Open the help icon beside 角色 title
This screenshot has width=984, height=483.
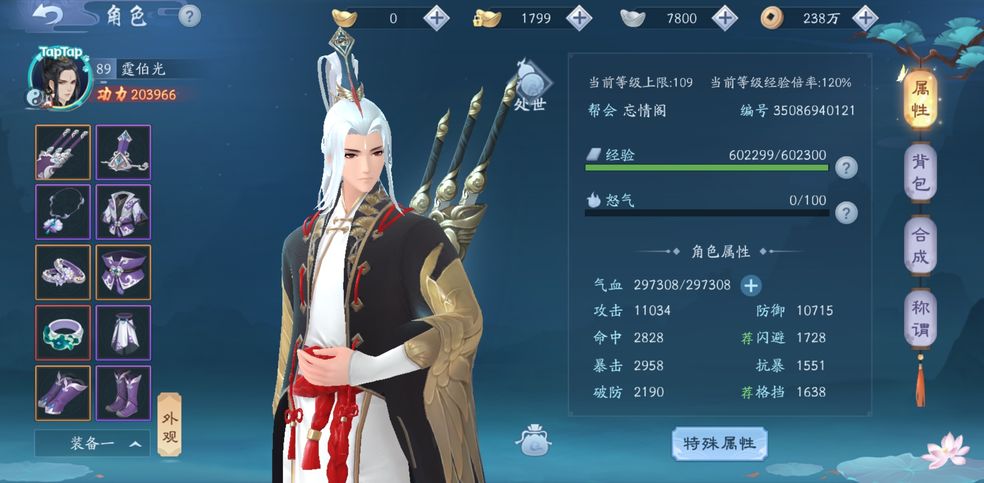coord(189,16)
